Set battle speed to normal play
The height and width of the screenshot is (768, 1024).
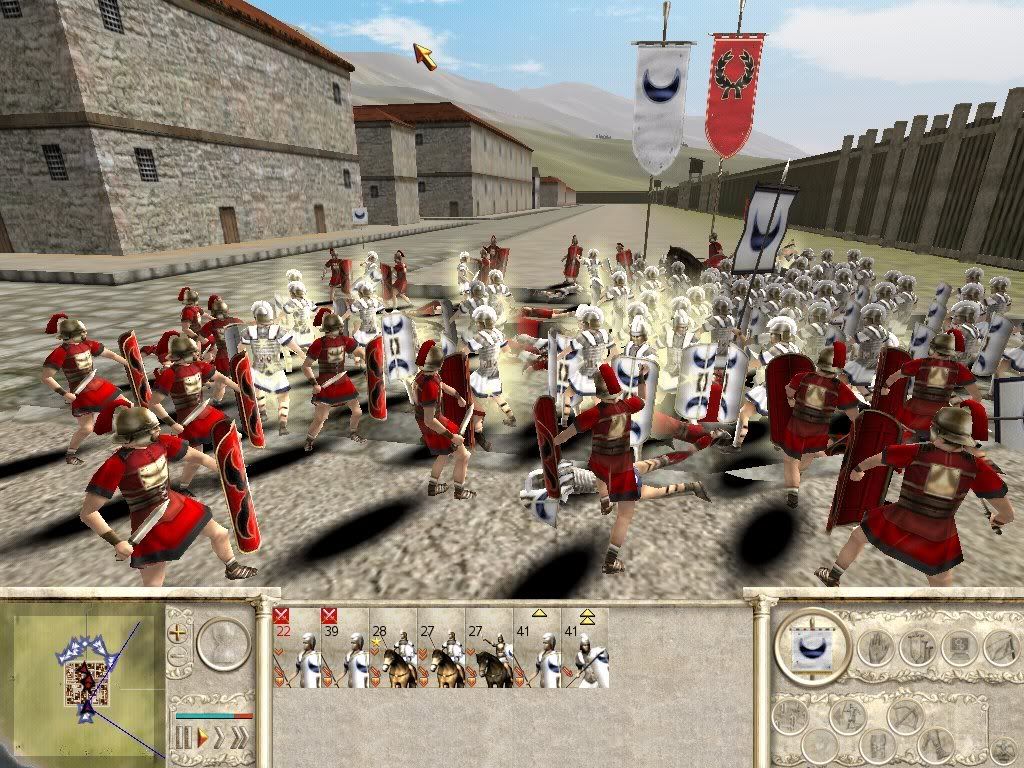point(201,739)
